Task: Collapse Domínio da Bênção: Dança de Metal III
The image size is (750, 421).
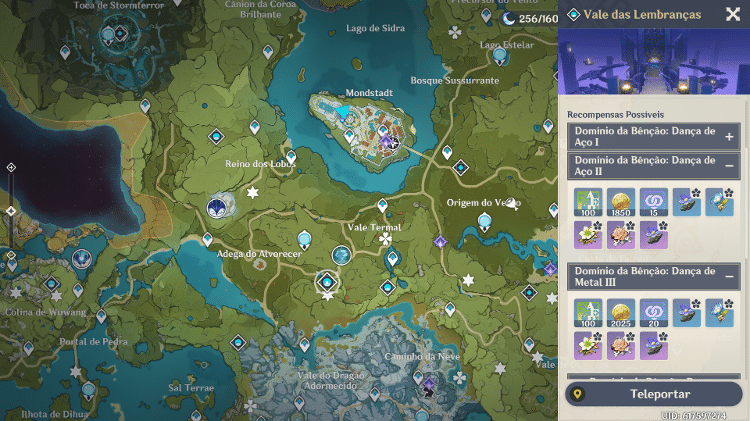Action: pos(730,276)
